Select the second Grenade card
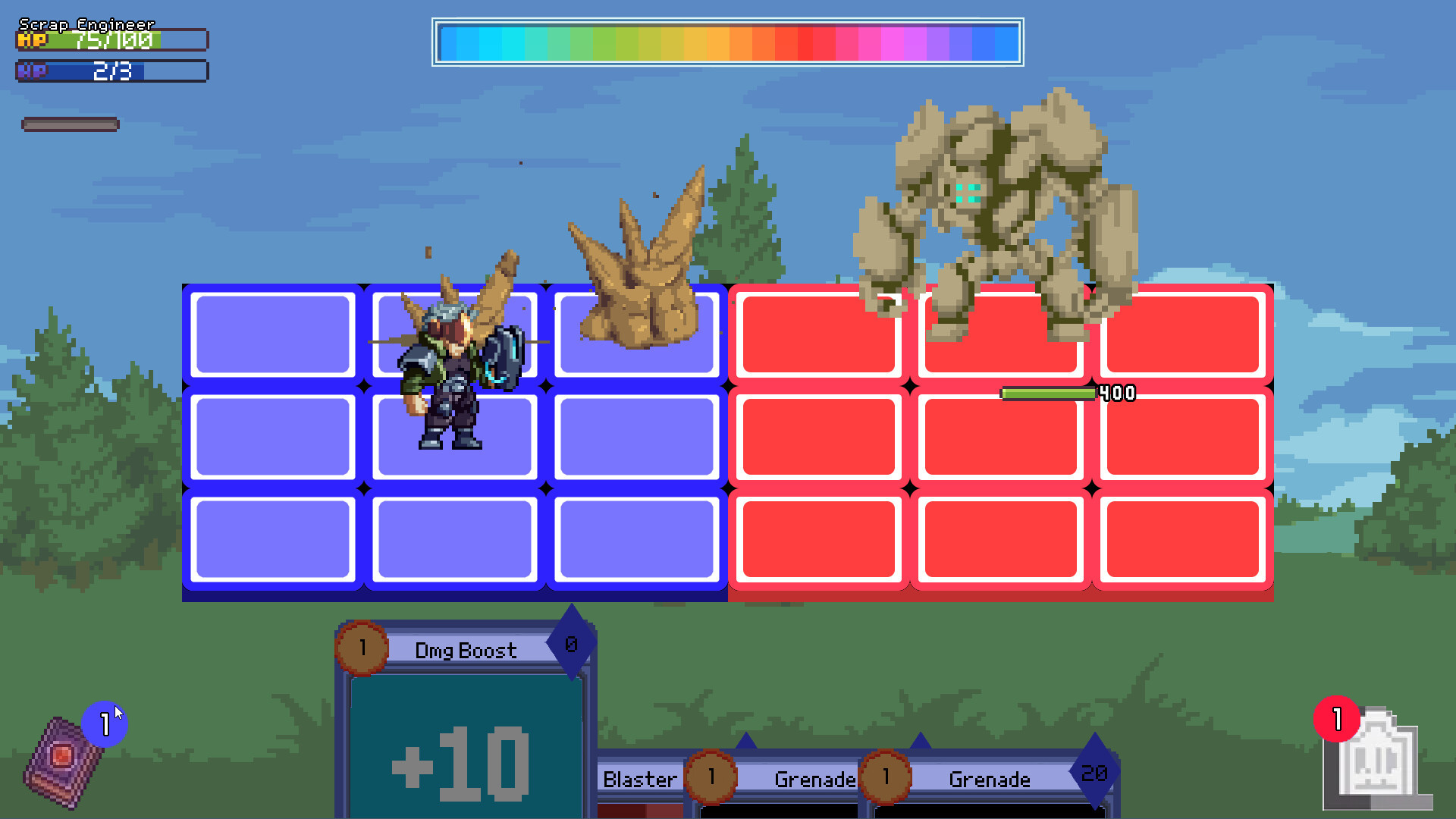Viewport: 1456px width, 819px height. coord(990,779)
